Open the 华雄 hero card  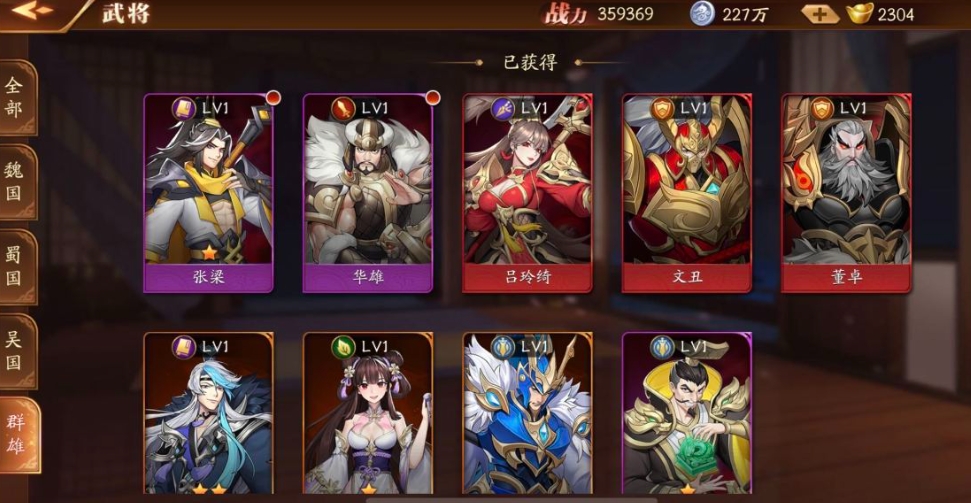coord(368,192)
